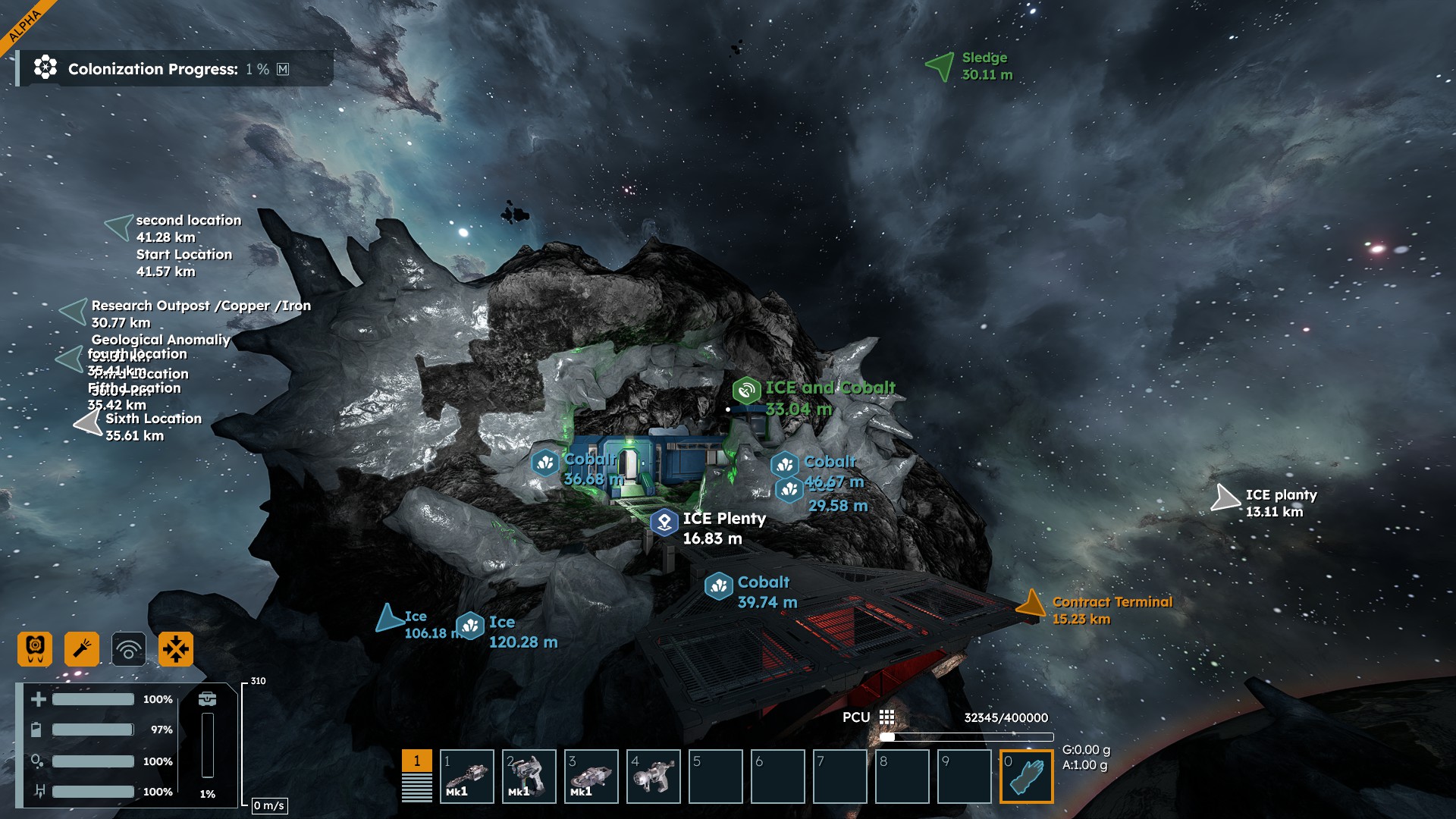Toggle the jetpack status icon
Image resolution: width=1456 pixels, height=819 pixels.
(35, 649)
